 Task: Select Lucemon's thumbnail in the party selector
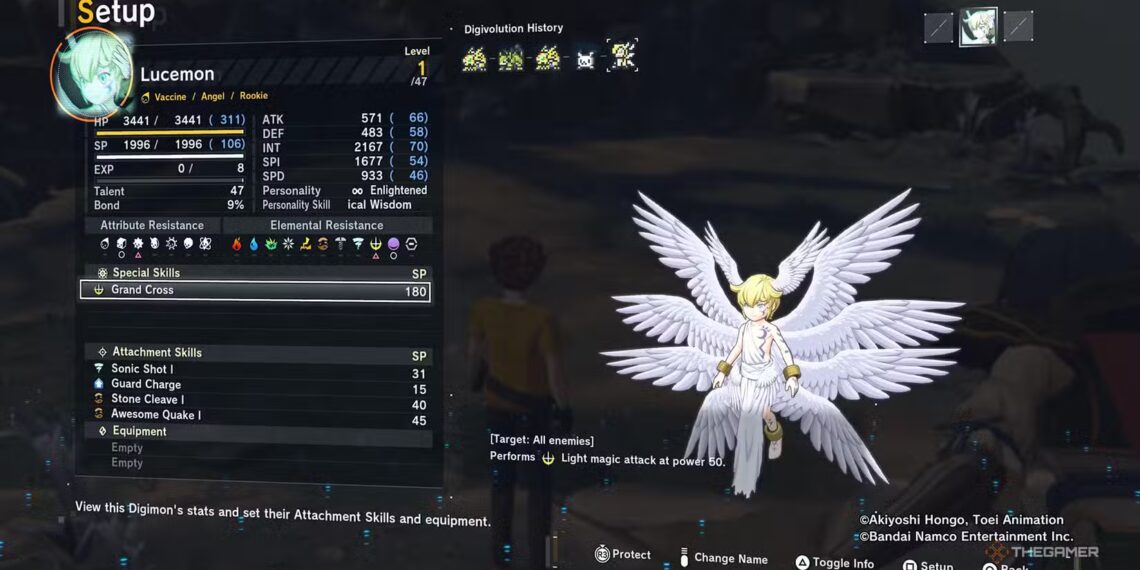tap(978, 27)
